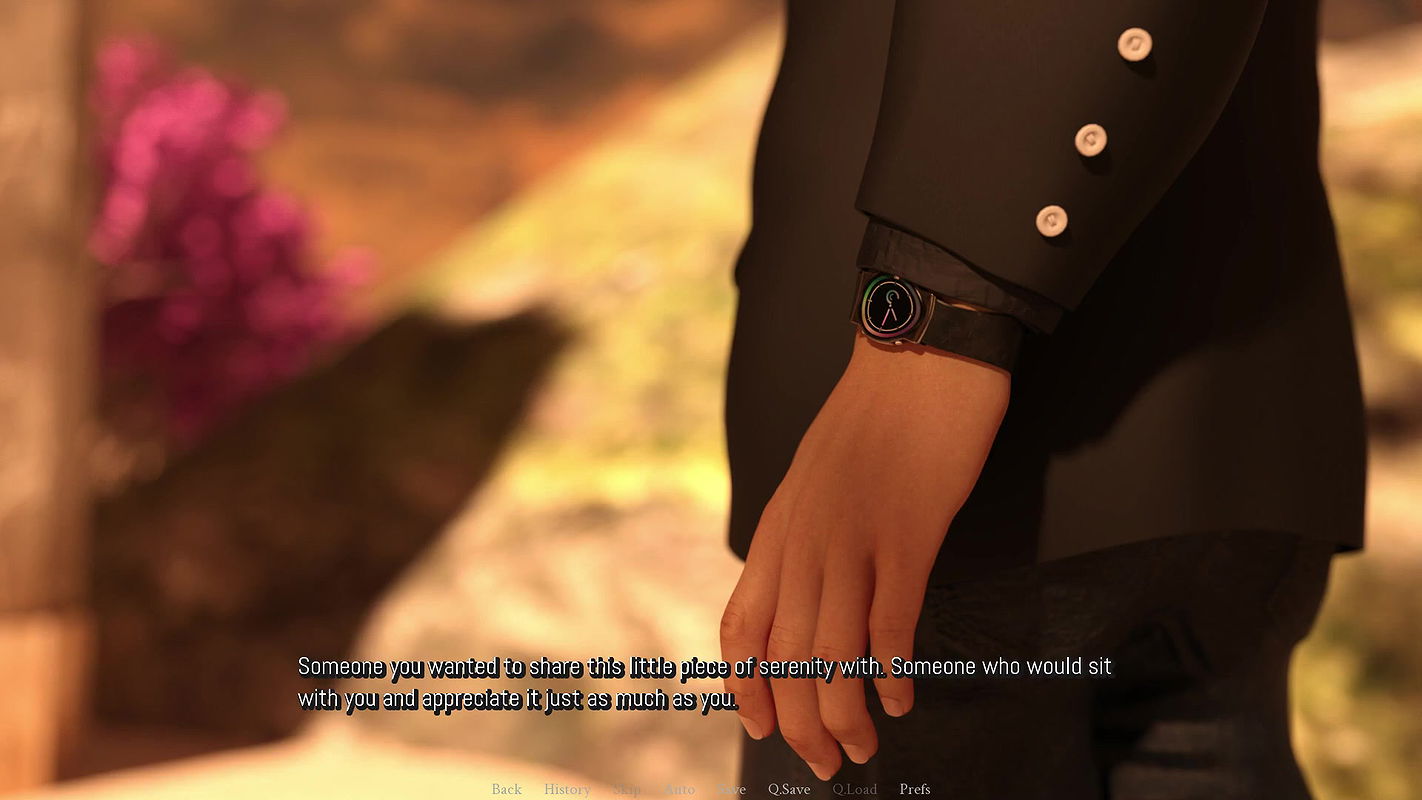Rollback one line with the Back option
Image resolution: width=1422 pixels, height=800 pixels.
[x=506, y=789]
